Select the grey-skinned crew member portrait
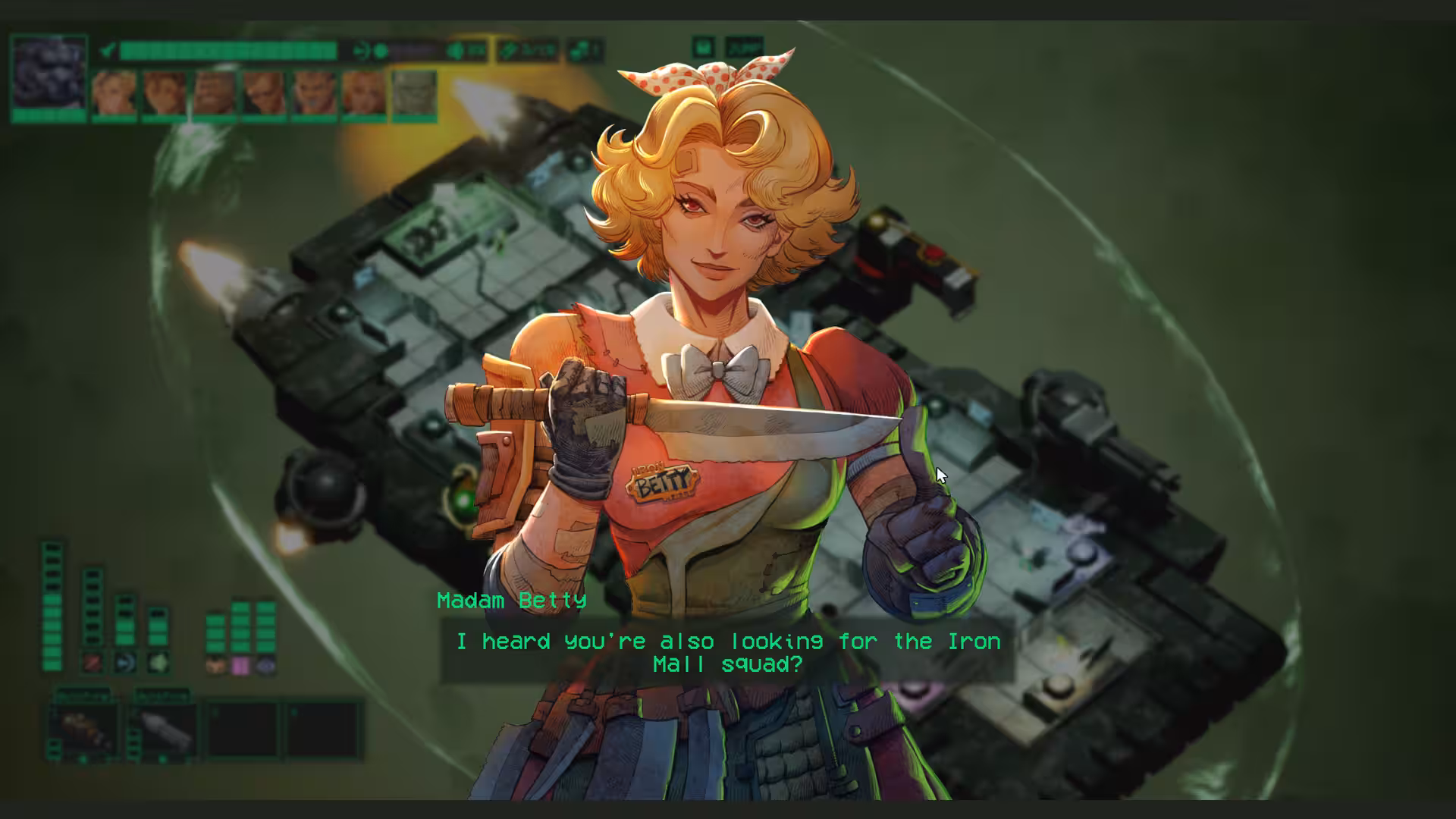 pos(414,94)
